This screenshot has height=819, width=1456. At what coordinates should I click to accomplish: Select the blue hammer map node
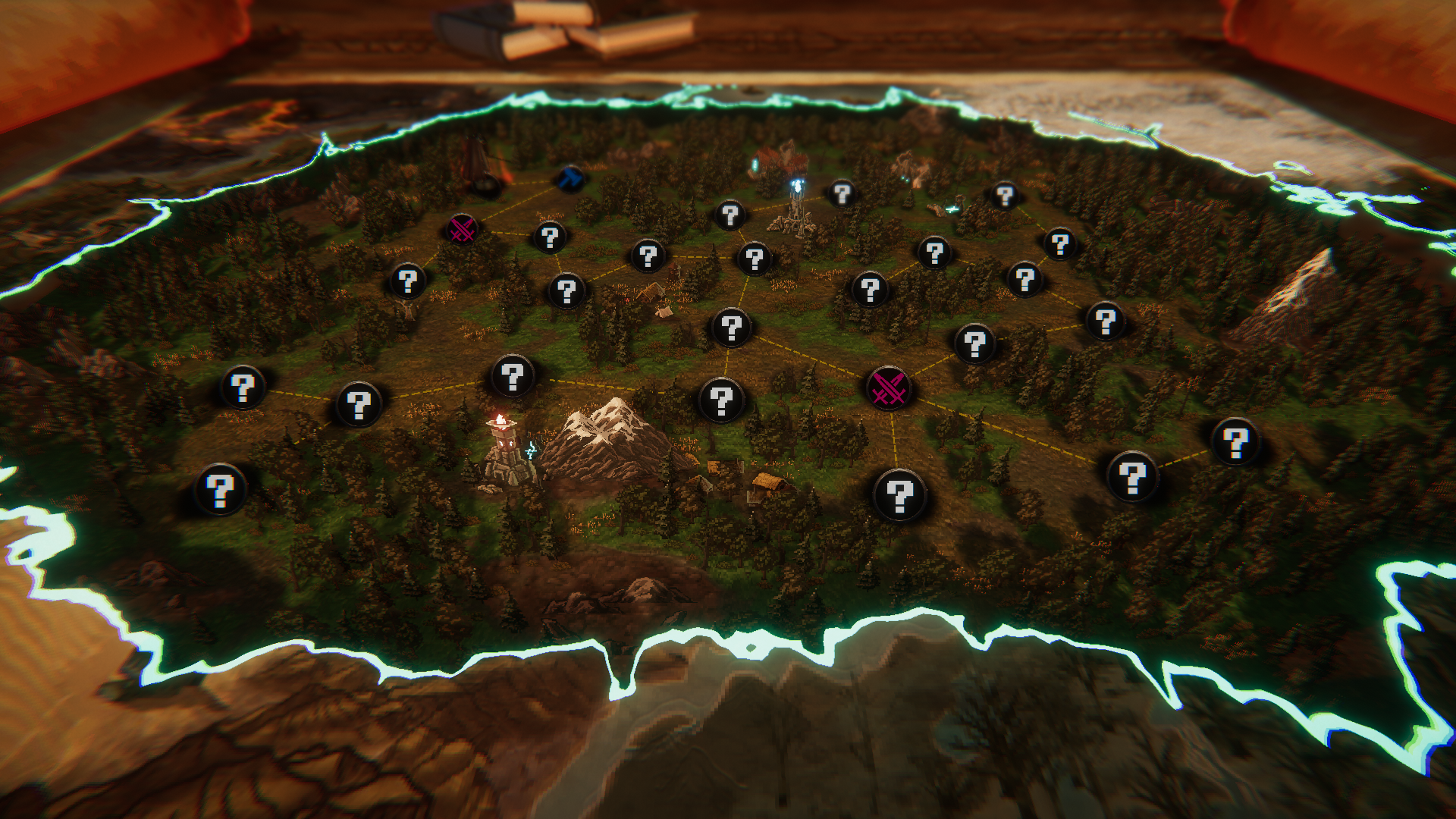(570, 180)
